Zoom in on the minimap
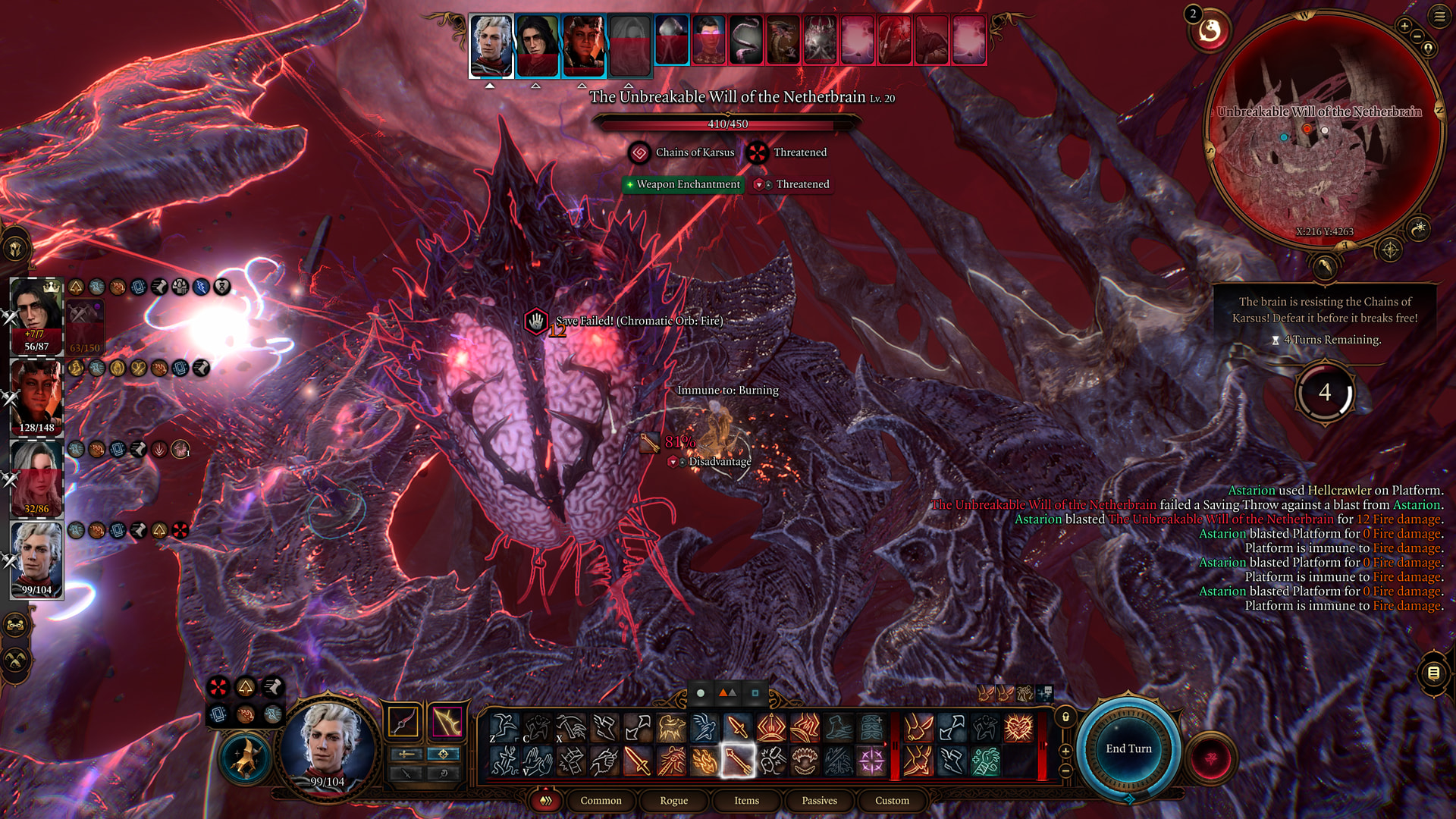The width and height of the screenshot is (1456, 819). coord(1404,26)
